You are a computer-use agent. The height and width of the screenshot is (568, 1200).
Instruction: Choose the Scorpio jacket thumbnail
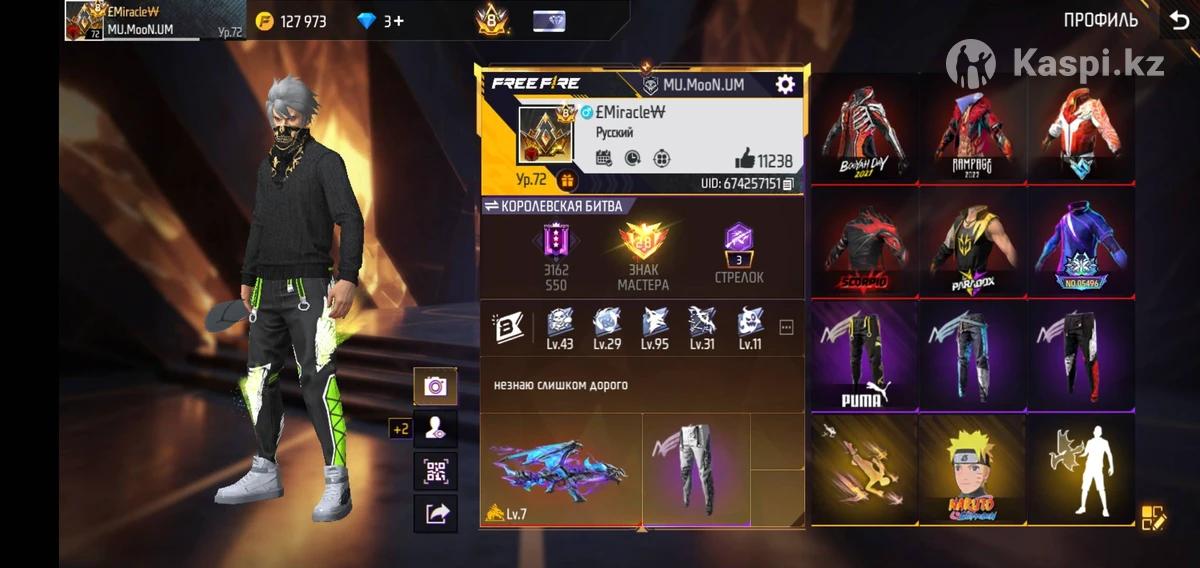pos(863,241)
